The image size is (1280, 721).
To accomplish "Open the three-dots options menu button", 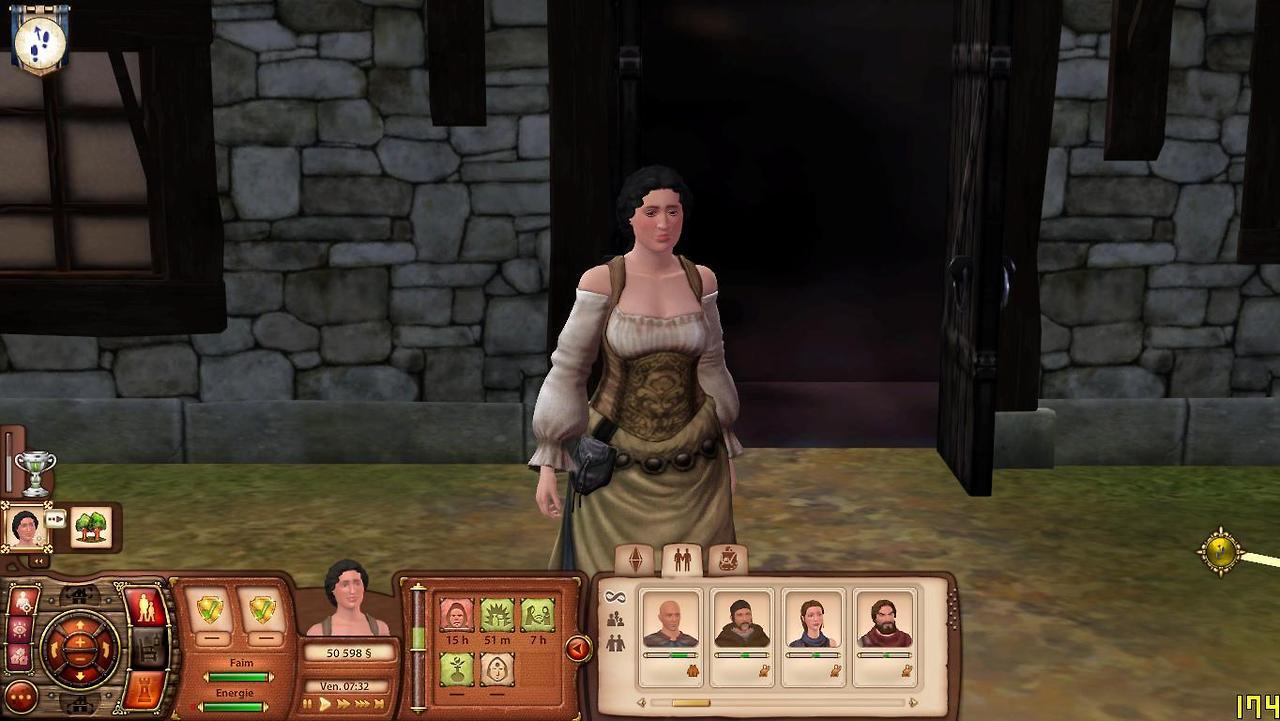I will 21,697.
